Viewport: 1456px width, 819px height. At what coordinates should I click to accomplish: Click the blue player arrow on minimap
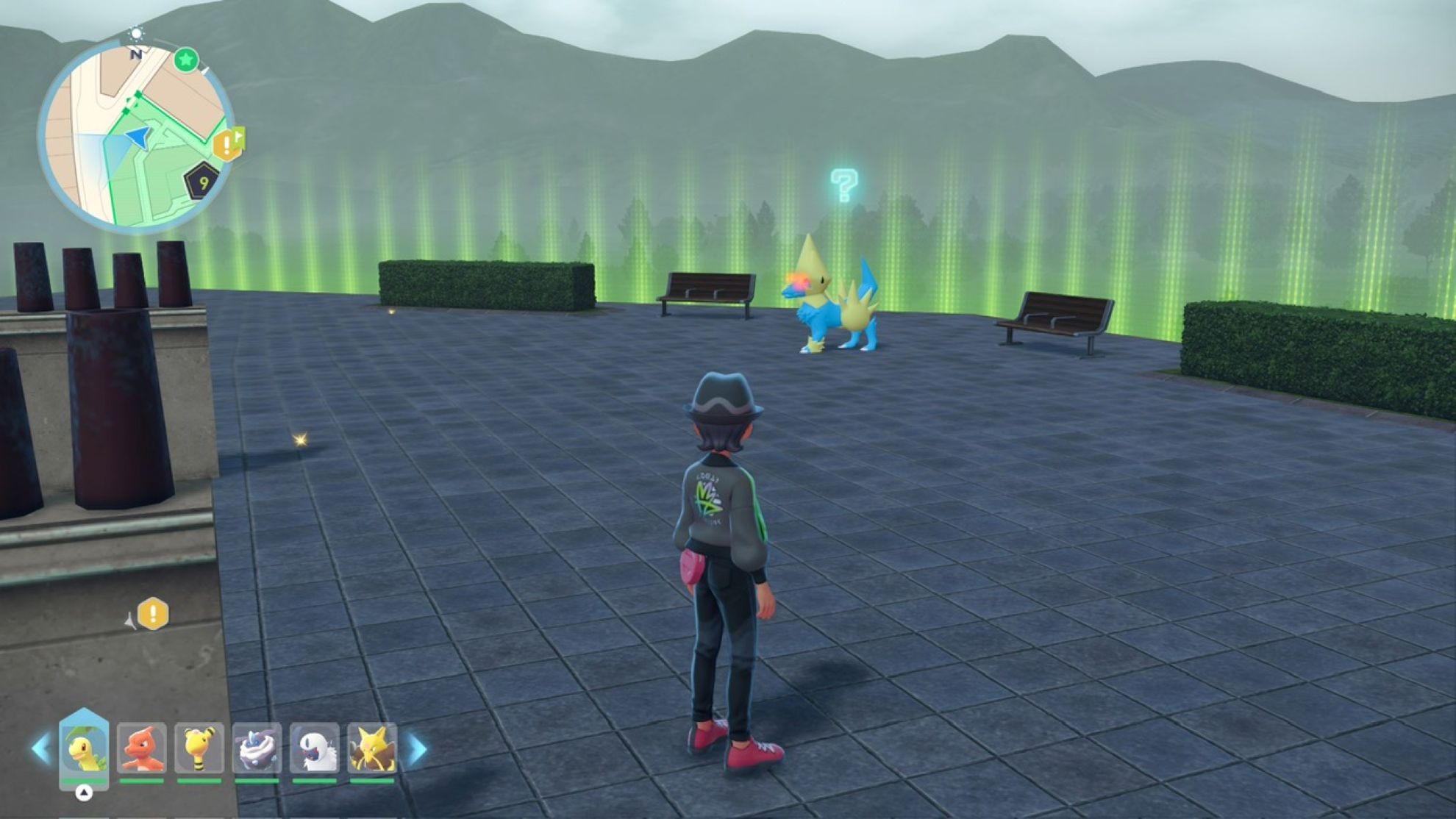coord(138,137)
